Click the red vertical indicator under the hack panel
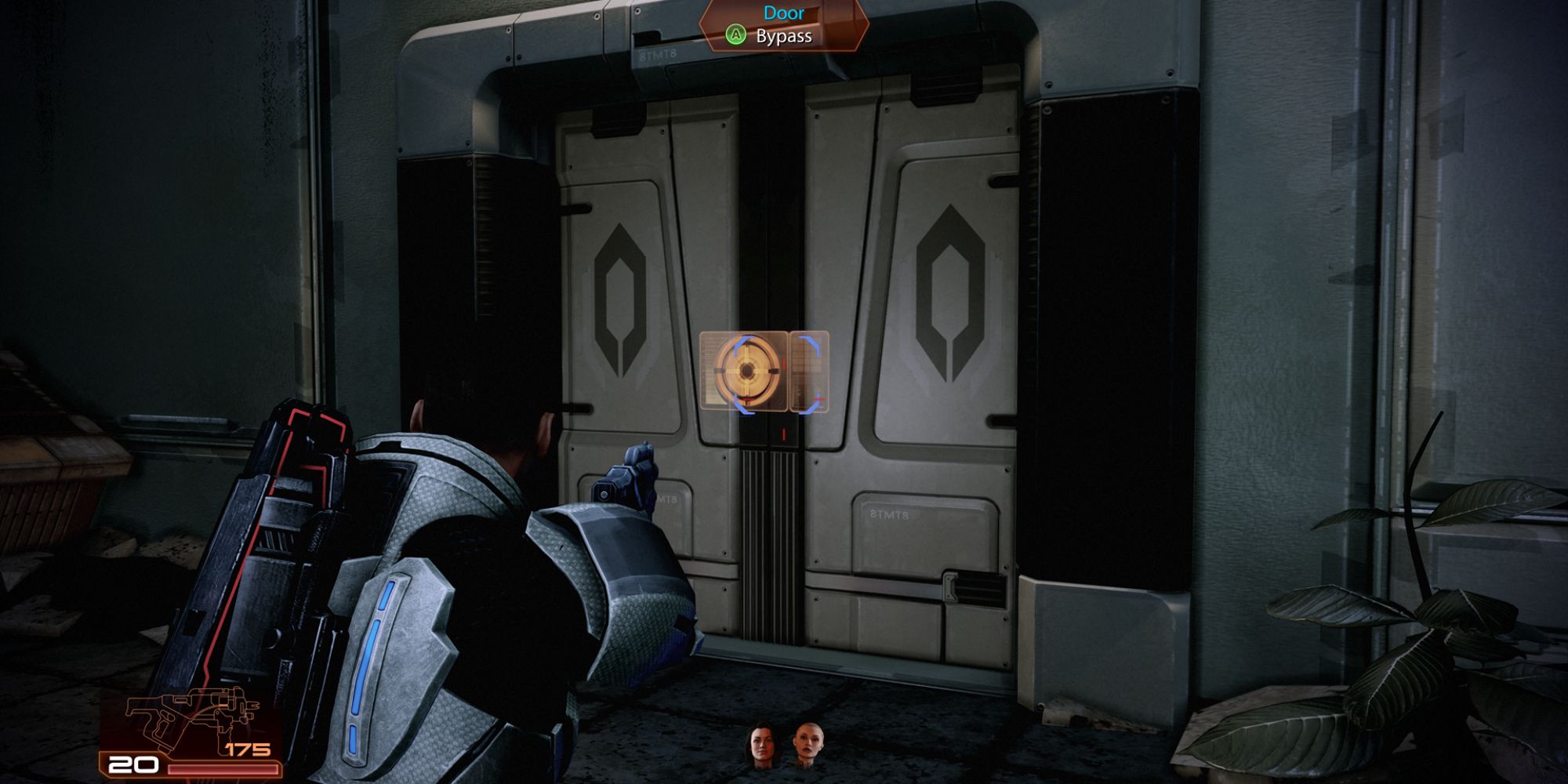Image resolution: width=1568 pixels, height=784 pixels. tap(784, 434)
